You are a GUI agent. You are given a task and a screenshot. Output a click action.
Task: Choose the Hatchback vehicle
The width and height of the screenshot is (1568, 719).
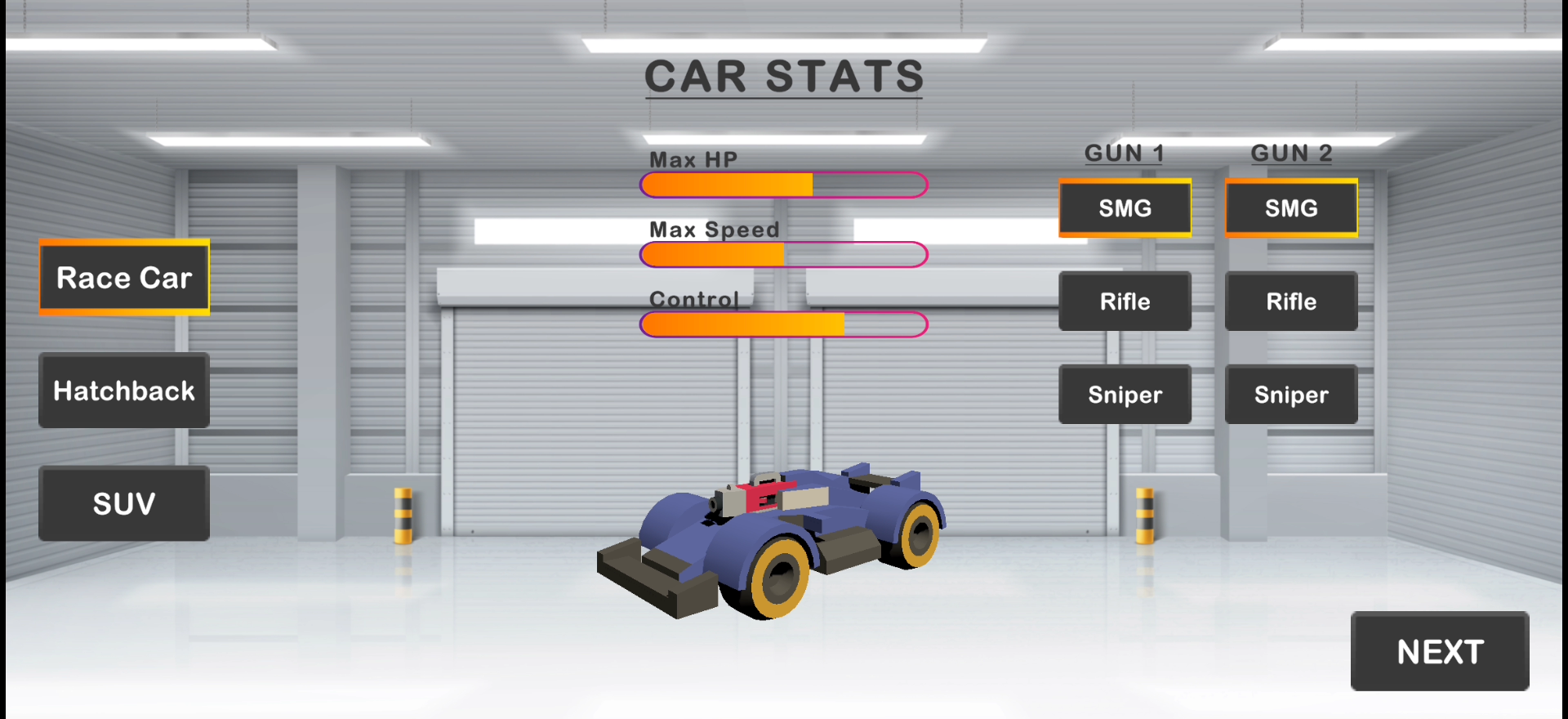tap(123, 391)
